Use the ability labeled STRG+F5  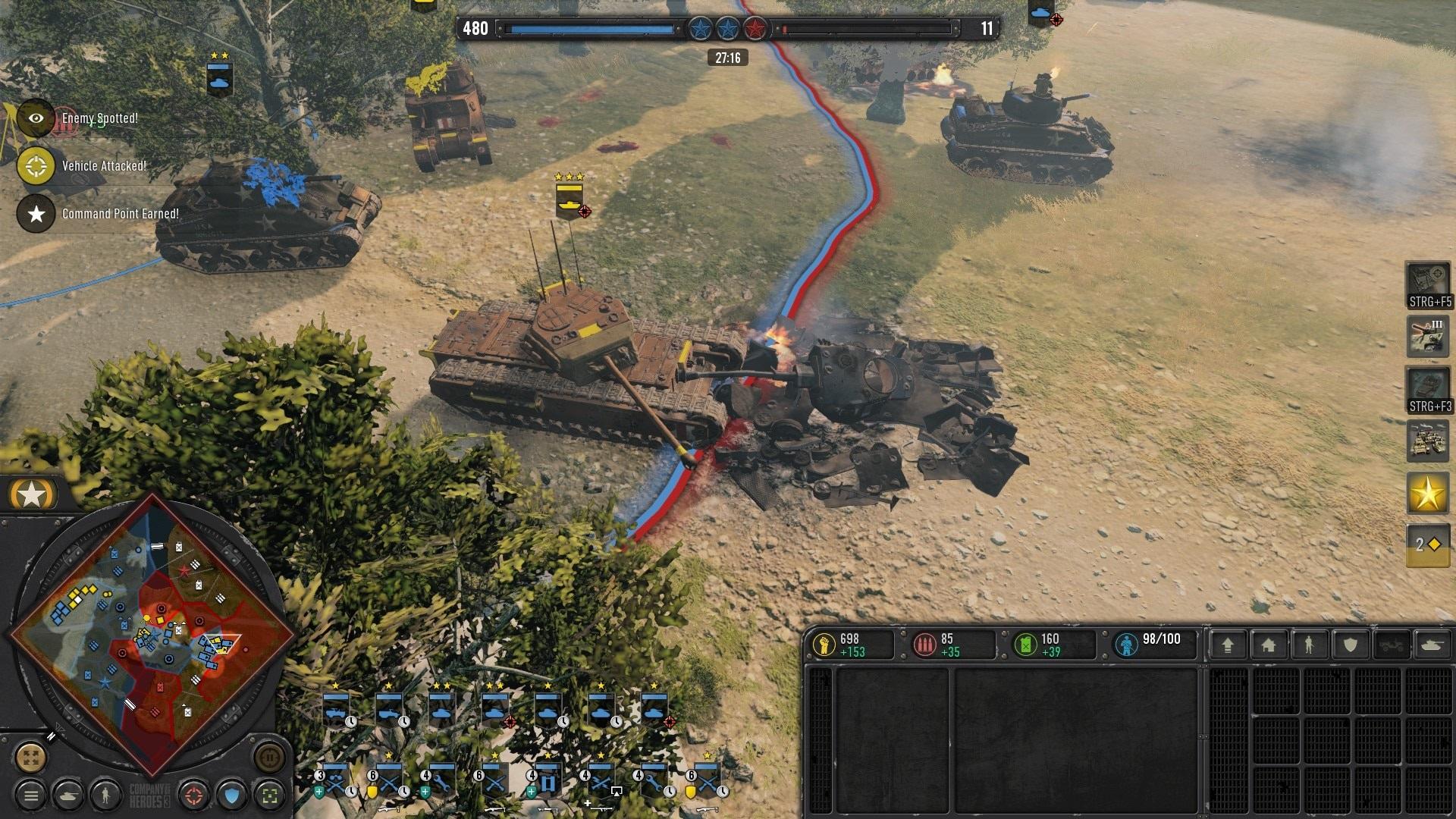coord(1429,285)
